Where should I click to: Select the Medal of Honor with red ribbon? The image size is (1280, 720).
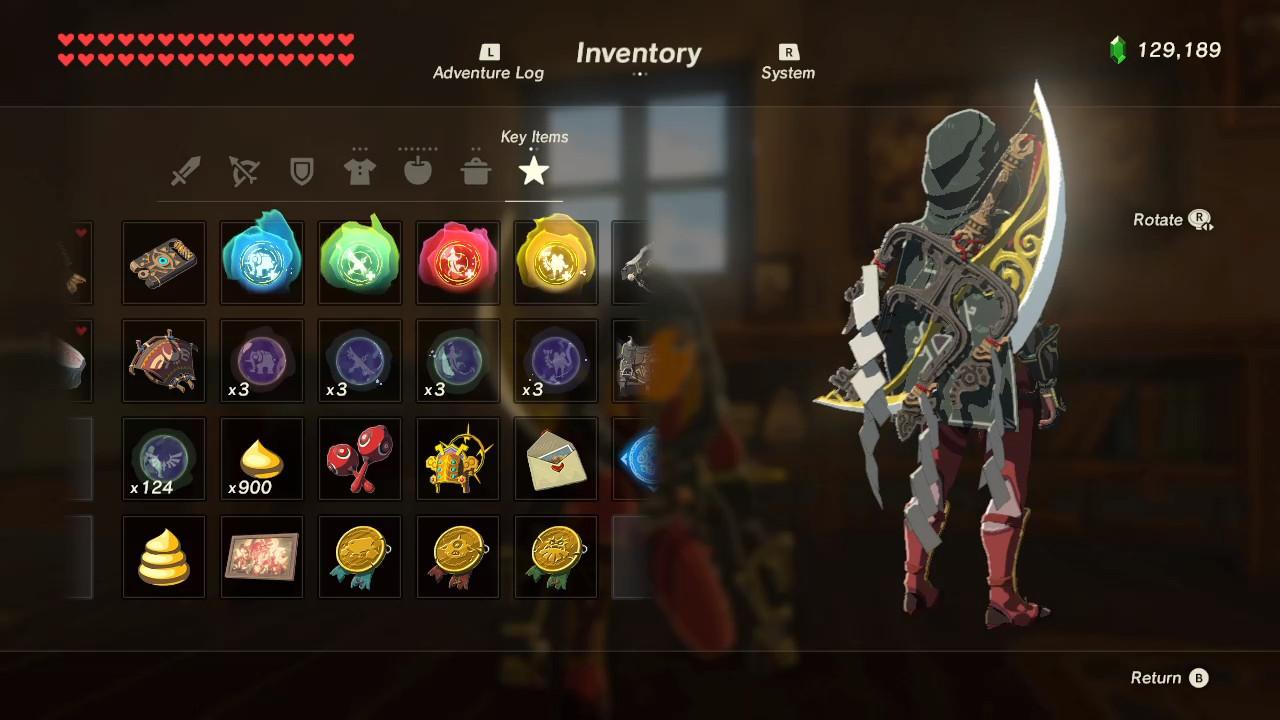coord(457,557)
